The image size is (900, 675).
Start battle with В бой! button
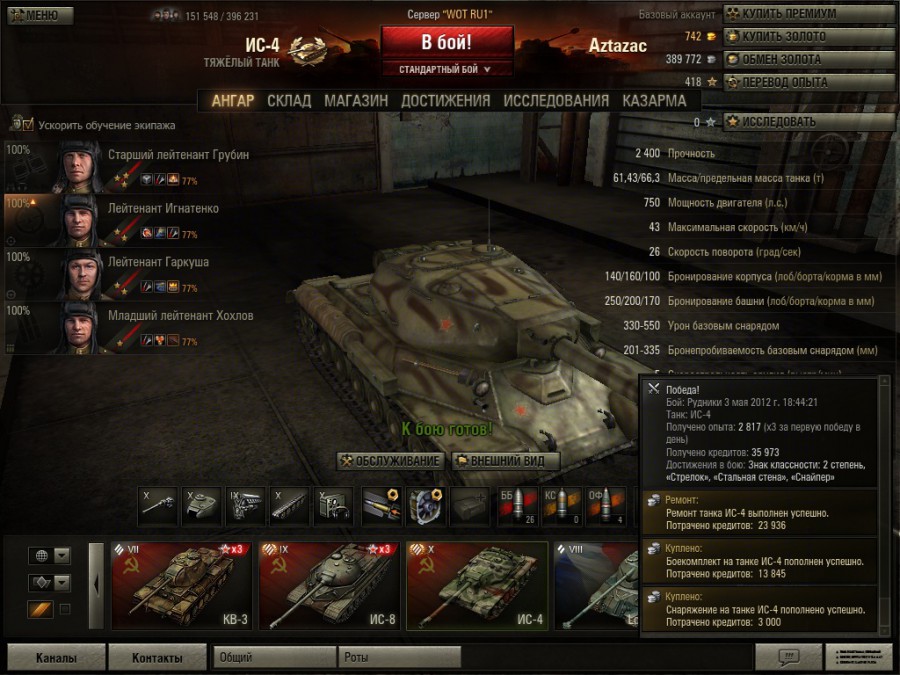446,43
